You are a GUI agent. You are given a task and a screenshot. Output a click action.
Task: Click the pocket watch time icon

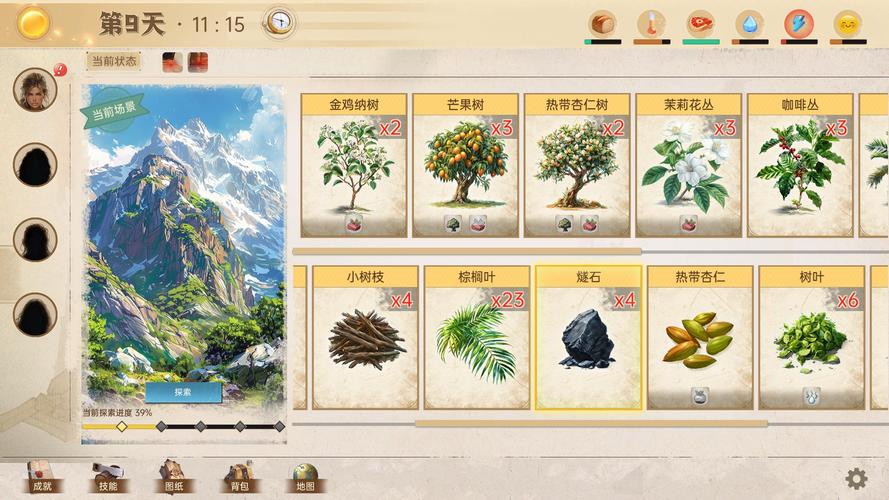pos(279,22)
